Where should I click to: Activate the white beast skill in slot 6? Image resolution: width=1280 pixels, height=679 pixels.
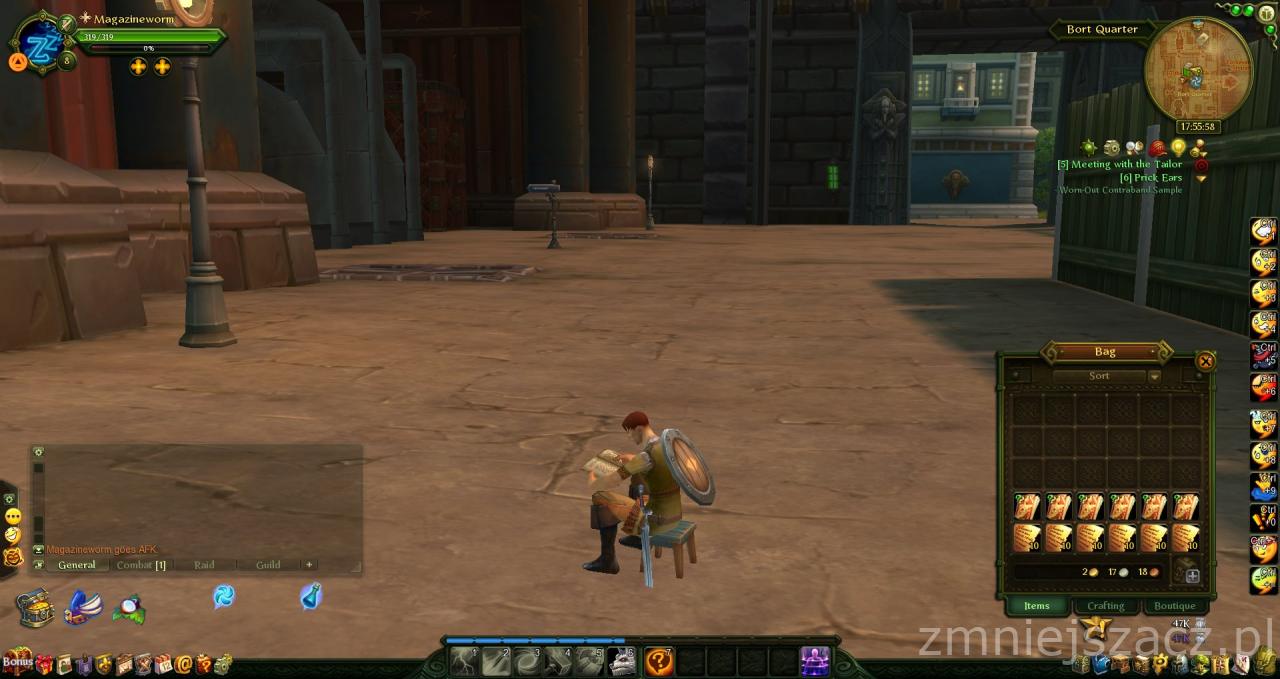621,661
